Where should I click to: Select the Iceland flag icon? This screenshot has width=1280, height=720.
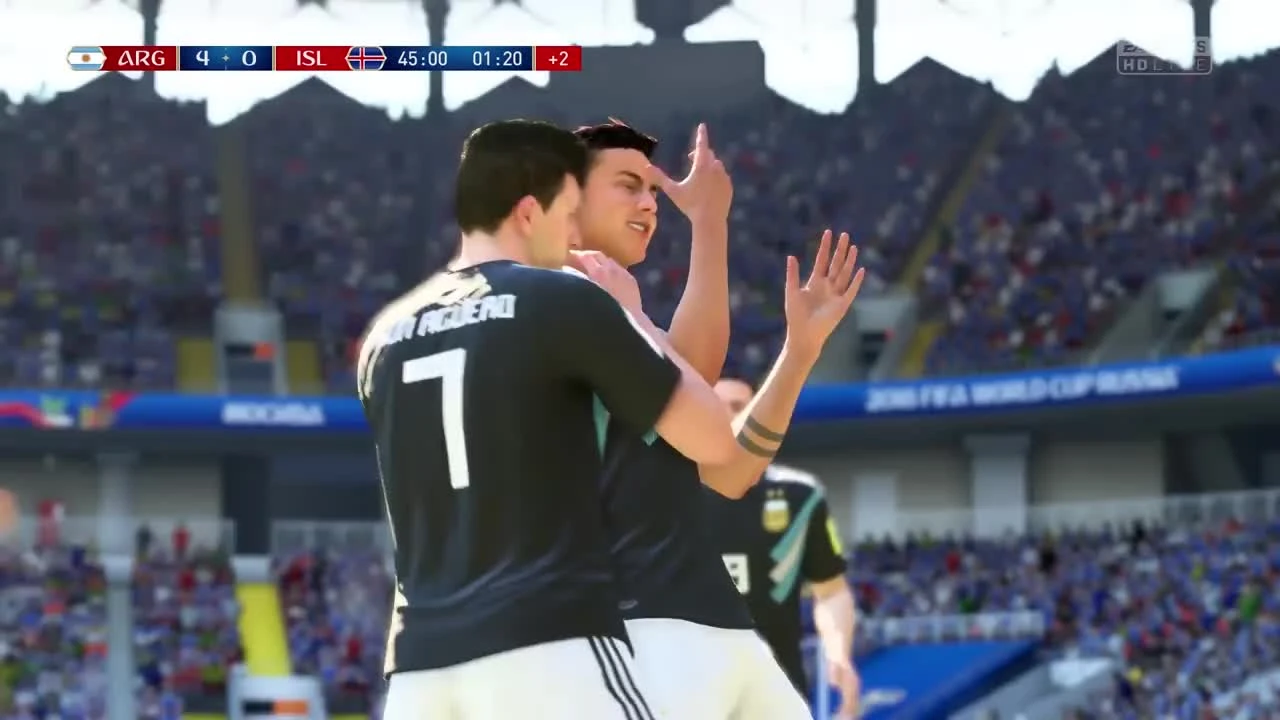[x=367, y=58]
